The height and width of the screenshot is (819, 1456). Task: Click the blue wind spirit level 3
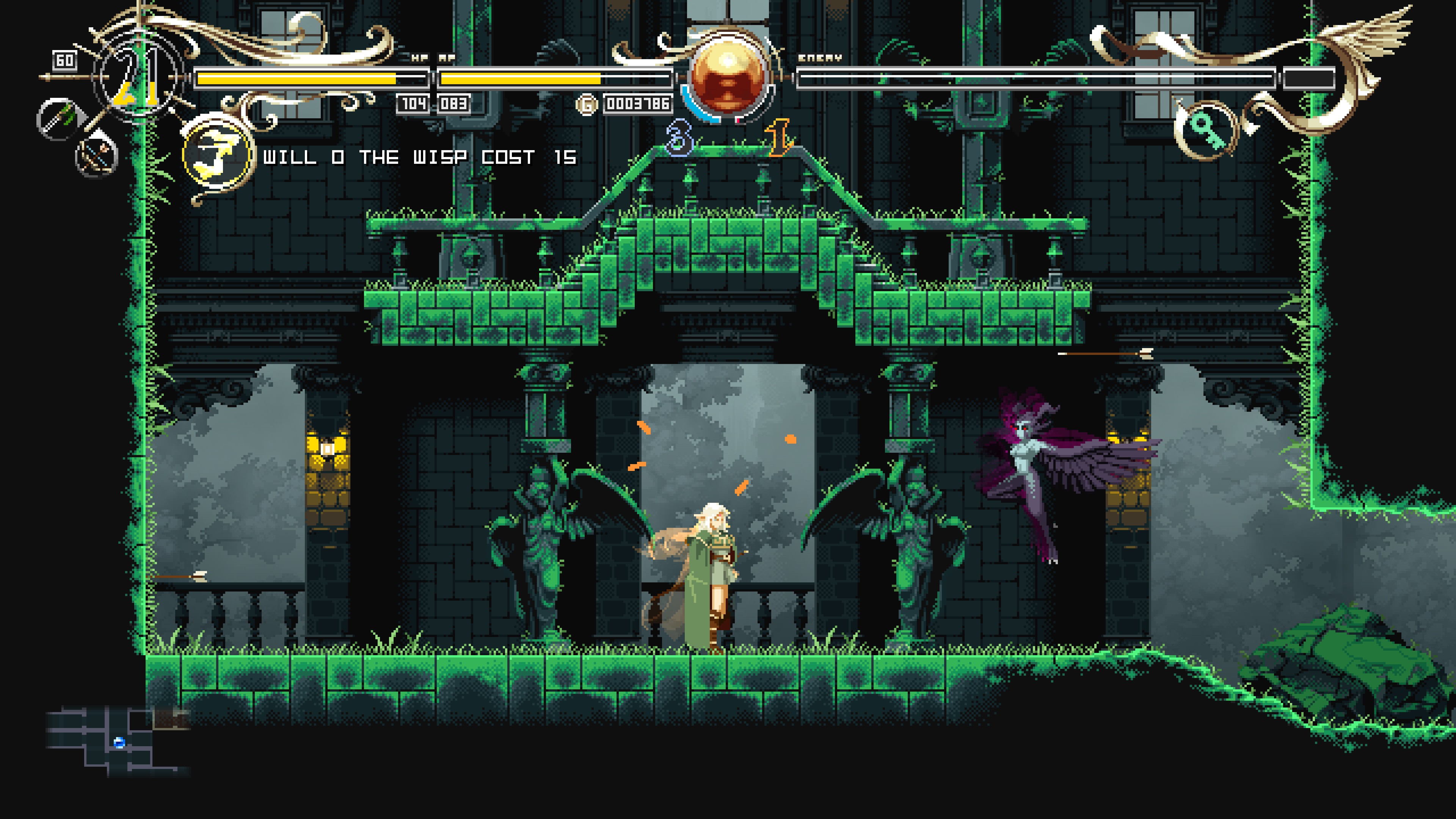pyautogui.click(x=679, y=138)
